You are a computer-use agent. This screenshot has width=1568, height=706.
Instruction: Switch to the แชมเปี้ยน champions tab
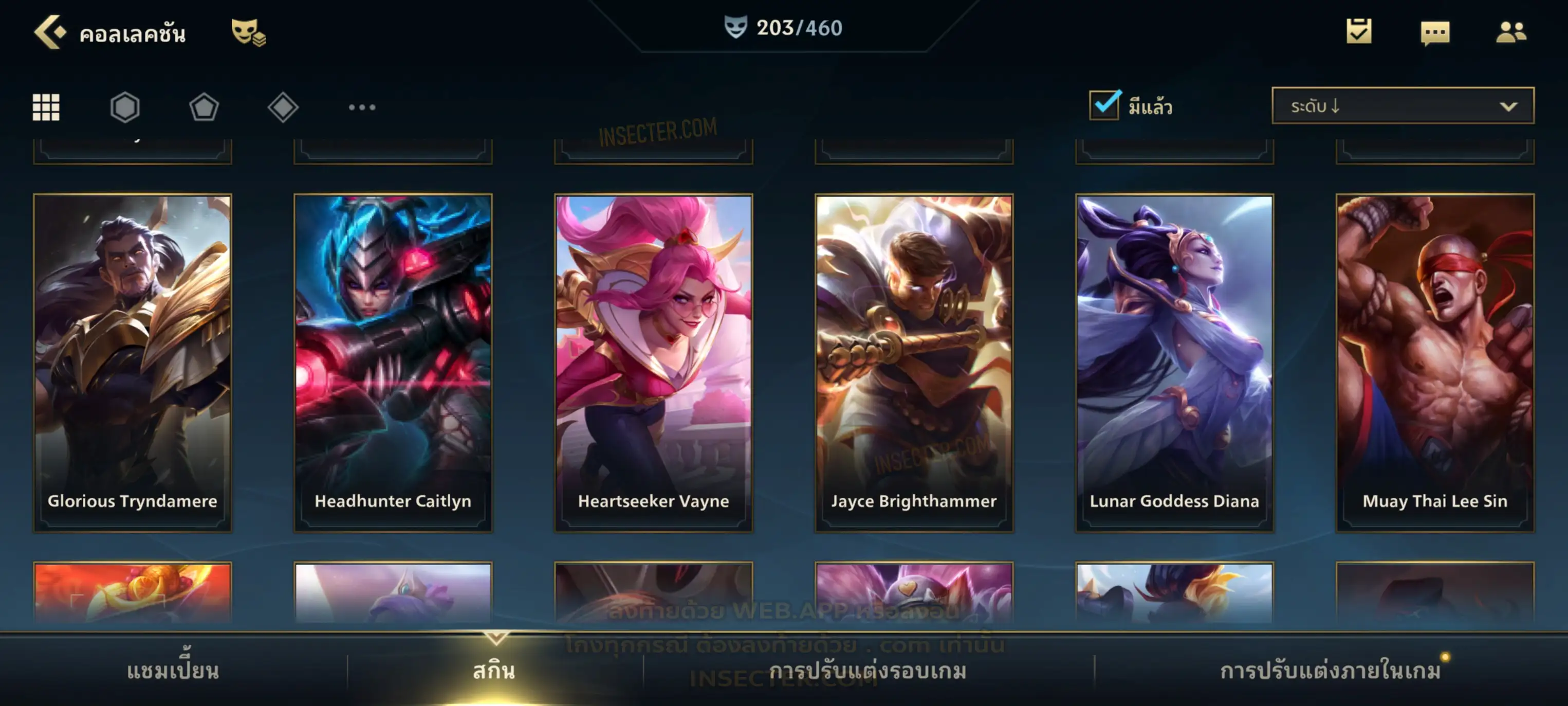pyautogui.click(x=173, y=671)
